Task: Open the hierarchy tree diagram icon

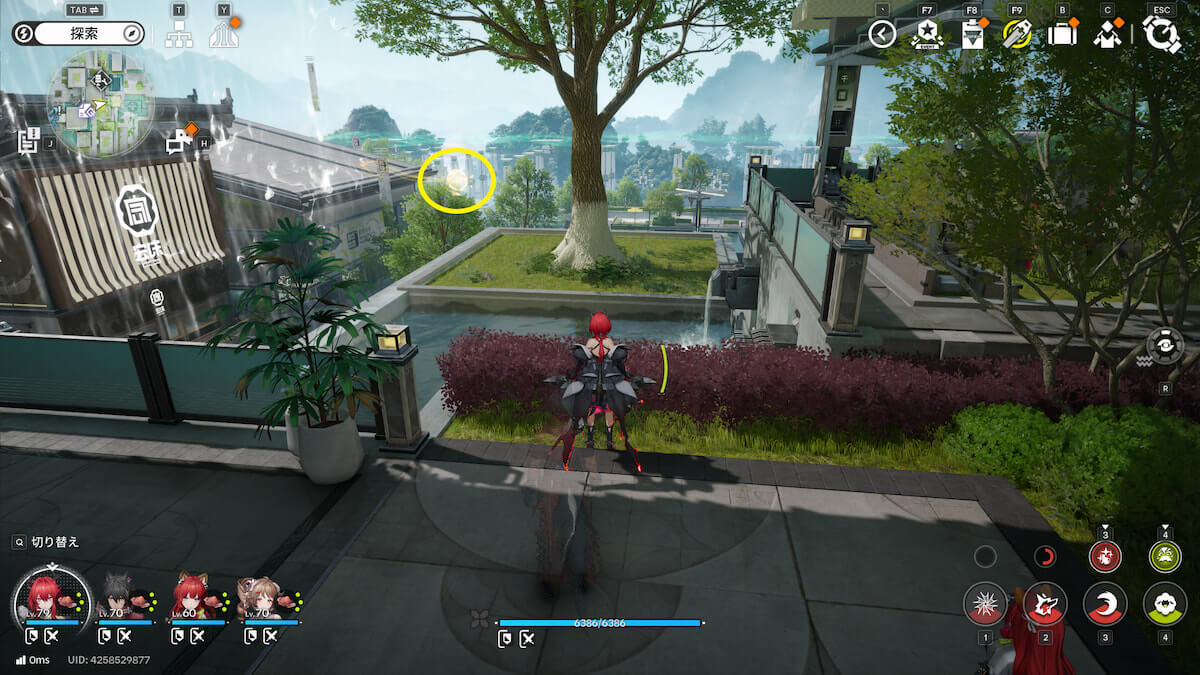Action: point(179,34)
